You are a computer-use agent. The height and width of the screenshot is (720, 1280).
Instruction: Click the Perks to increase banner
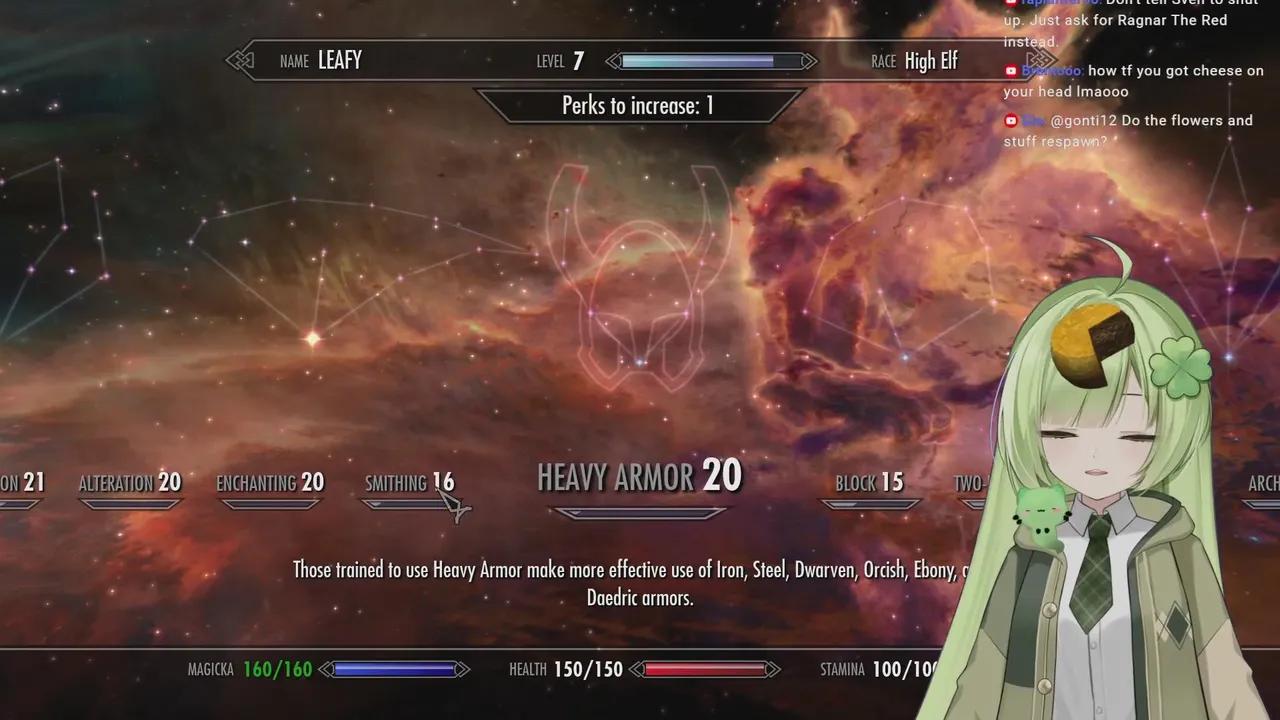[640, 105]
